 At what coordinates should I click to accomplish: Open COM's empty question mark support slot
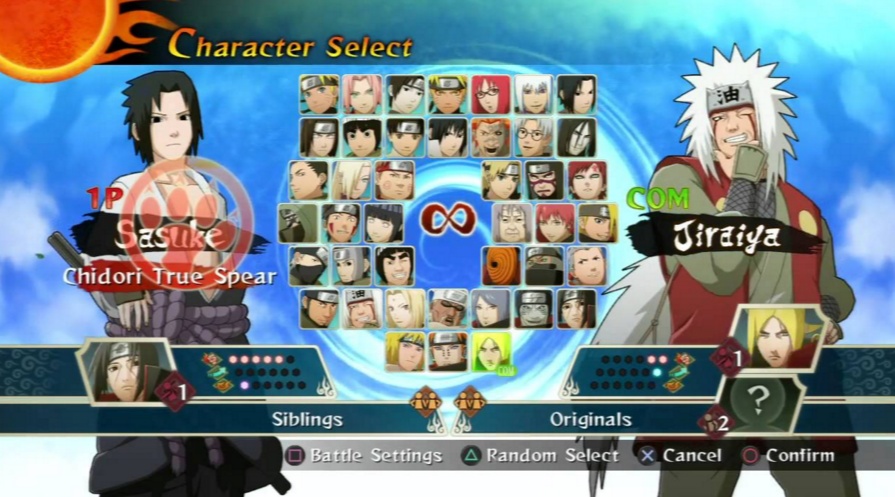759,399
